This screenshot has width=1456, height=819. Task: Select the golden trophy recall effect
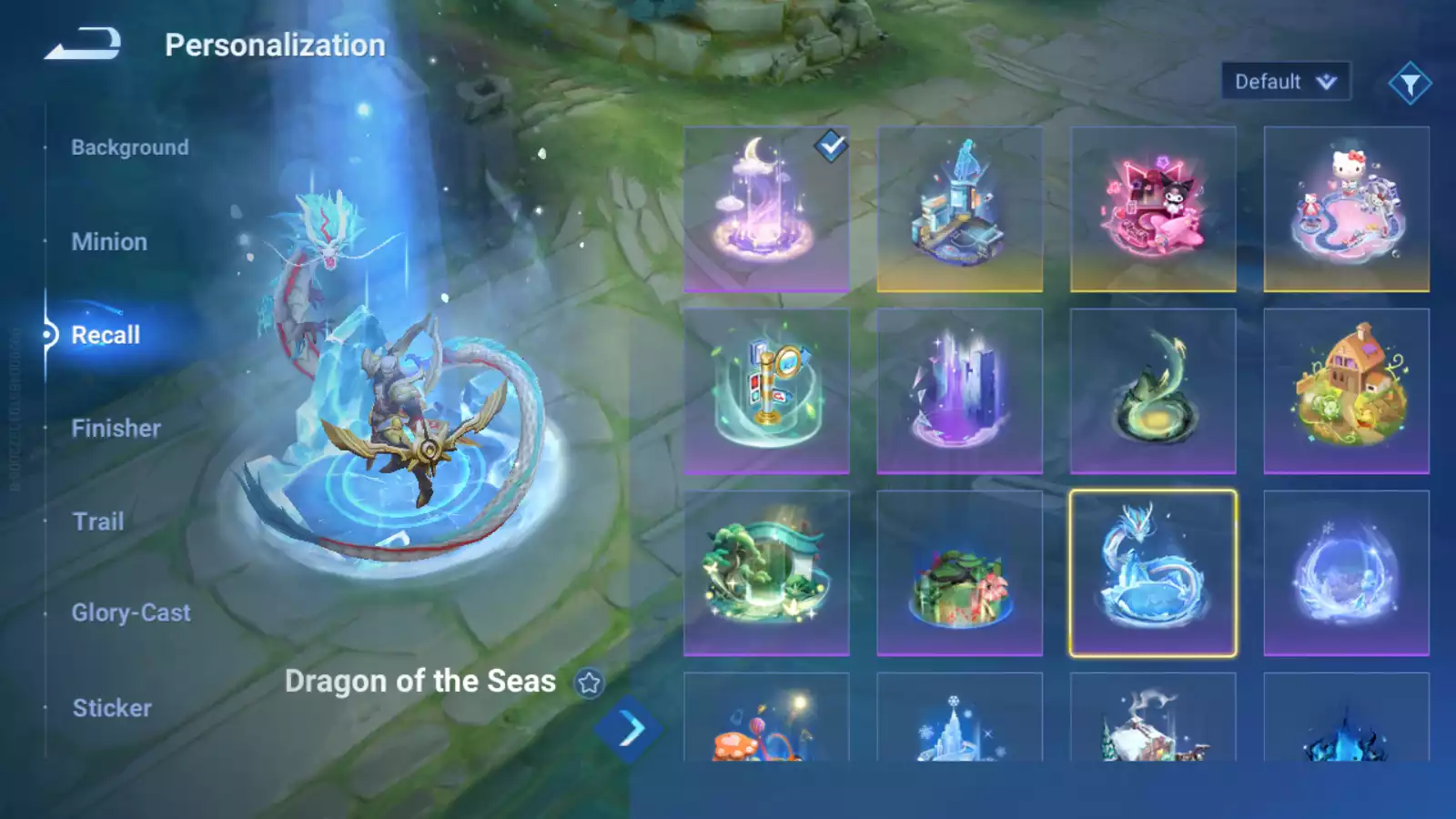(766, 391)
